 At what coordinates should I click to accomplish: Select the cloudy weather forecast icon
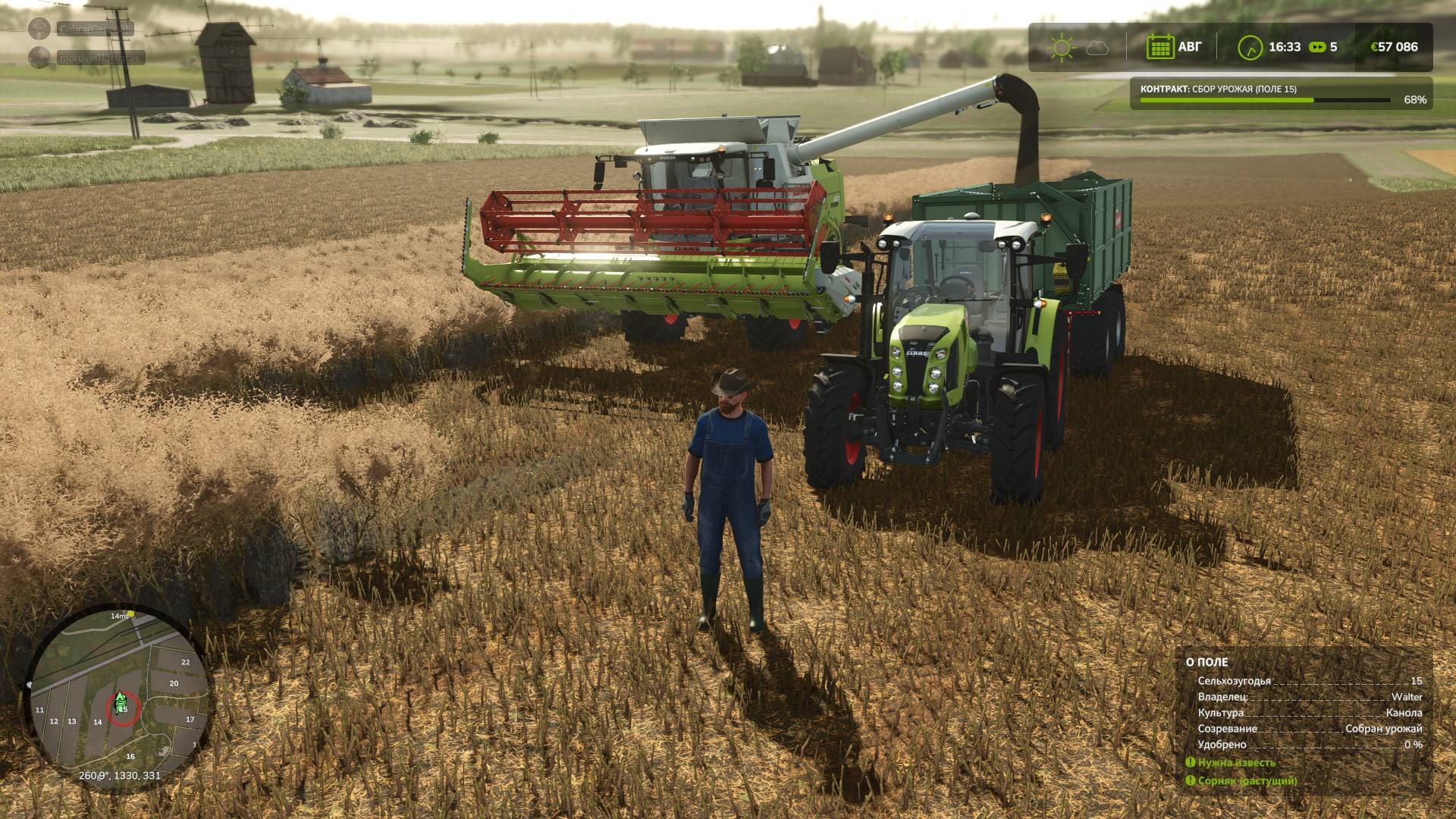(1098, 48)
